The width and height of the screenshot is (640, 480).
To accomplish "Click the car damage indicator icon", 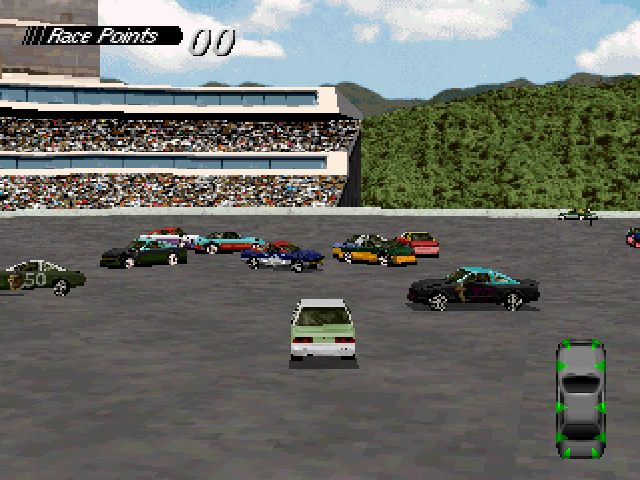I will [x=580, y=401].
